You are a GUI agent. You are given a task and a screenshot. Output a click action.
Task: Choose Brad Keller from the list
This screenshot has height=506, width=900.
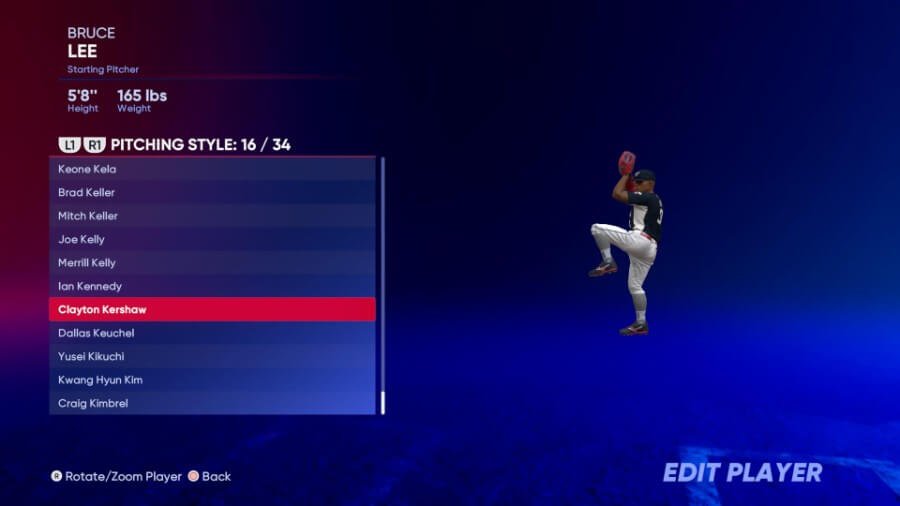212,192
